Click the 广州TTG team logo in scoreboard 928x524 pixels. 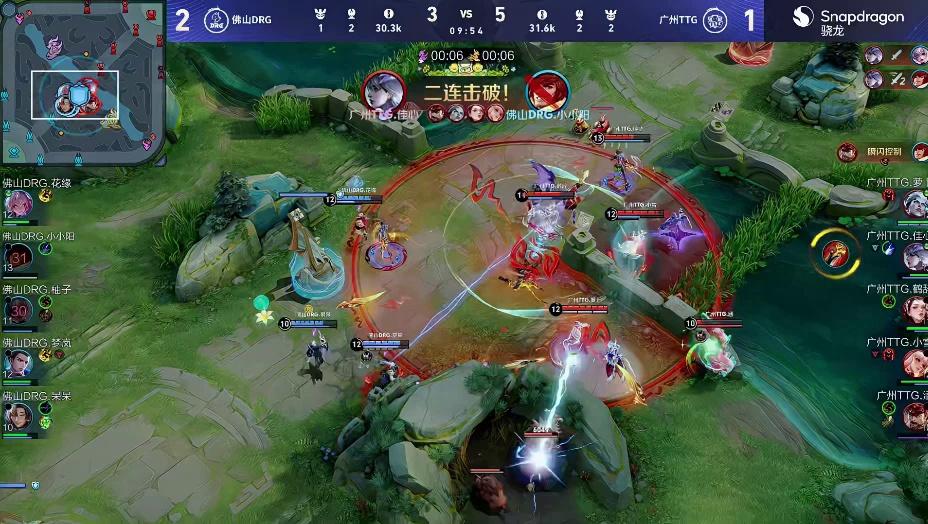pos(714,20)
